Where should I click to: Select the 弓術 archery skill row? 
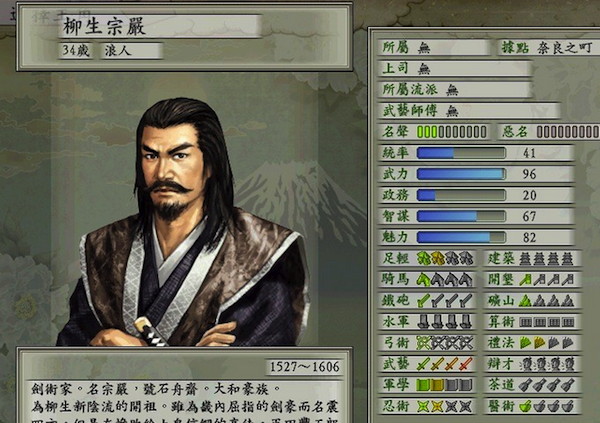click(430, 342)
